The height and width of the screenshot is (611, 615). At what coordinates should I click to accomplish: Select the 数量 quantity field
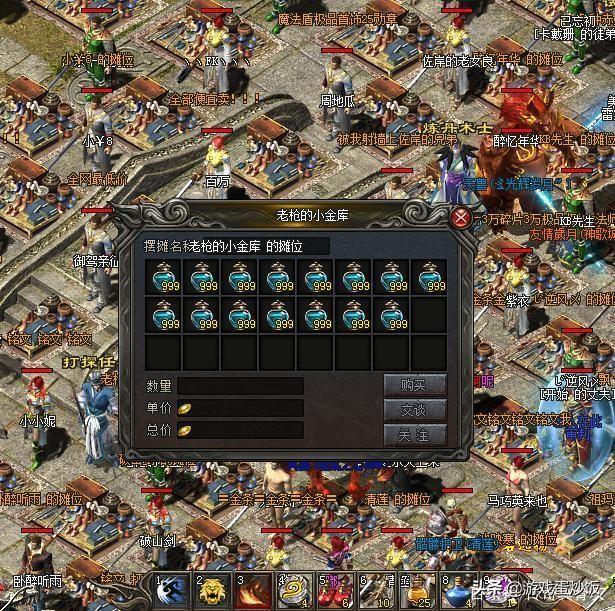240,386
